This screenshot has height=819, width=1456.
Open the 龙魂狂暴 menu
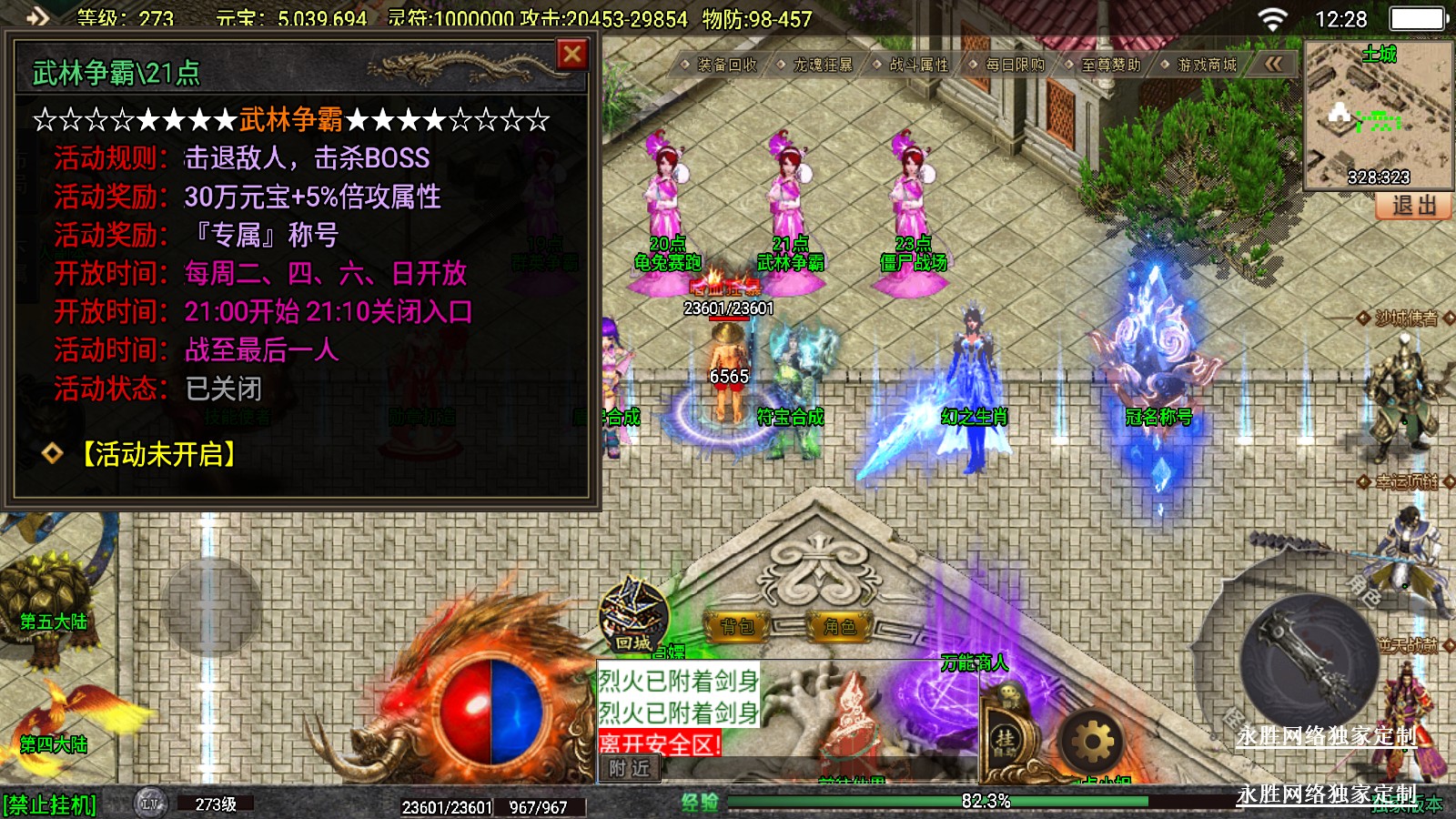click(823, 65)
